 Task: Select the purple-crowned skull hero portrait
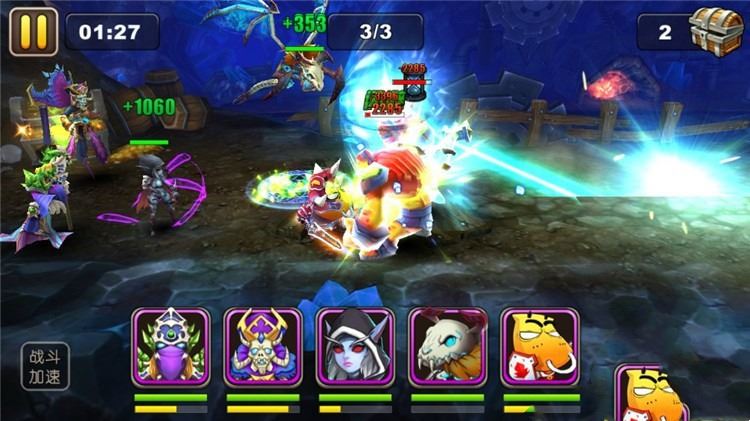[x=262, y=346]
